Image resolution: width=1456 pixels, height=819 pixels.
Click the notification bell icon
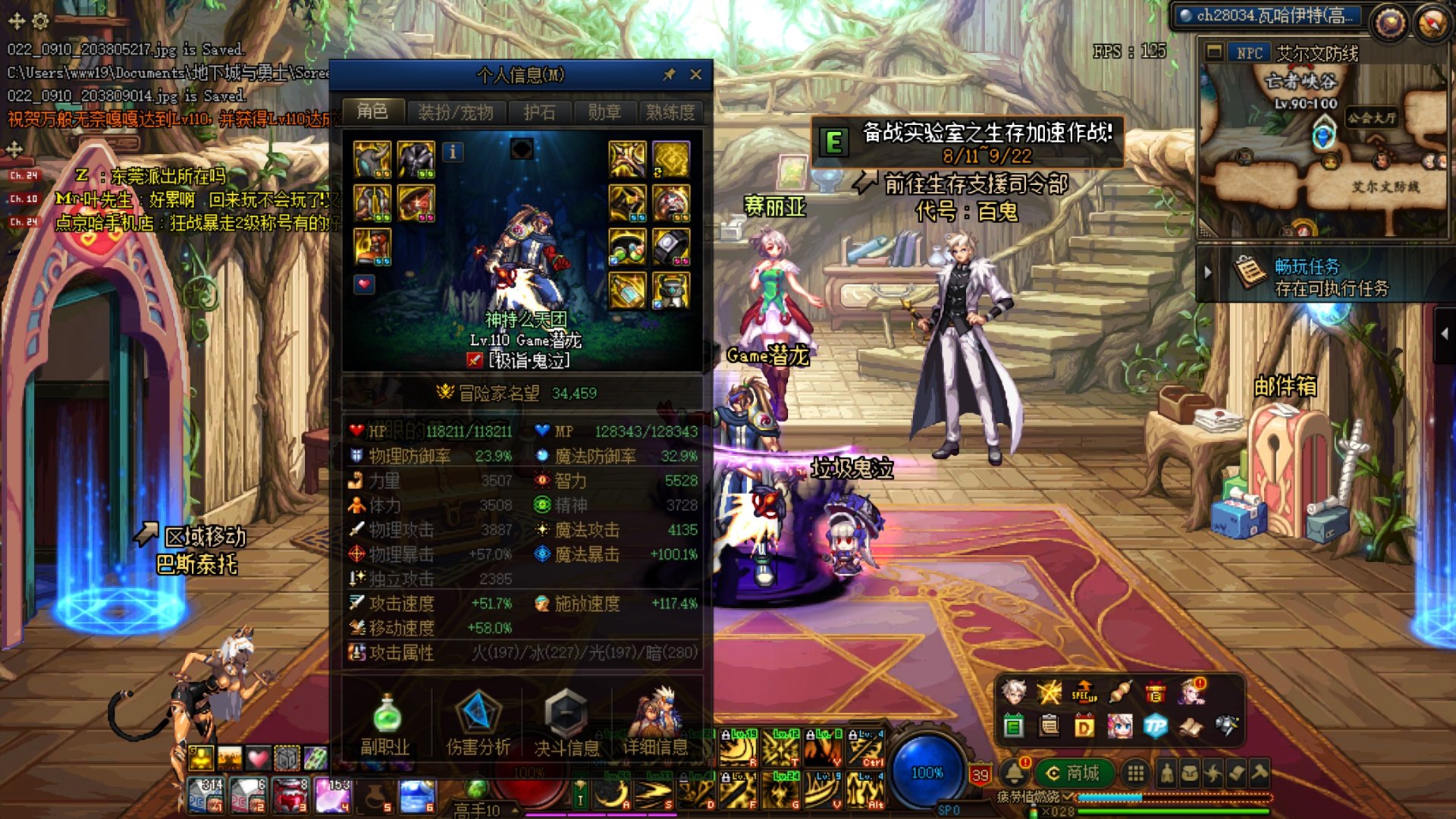1015,773
